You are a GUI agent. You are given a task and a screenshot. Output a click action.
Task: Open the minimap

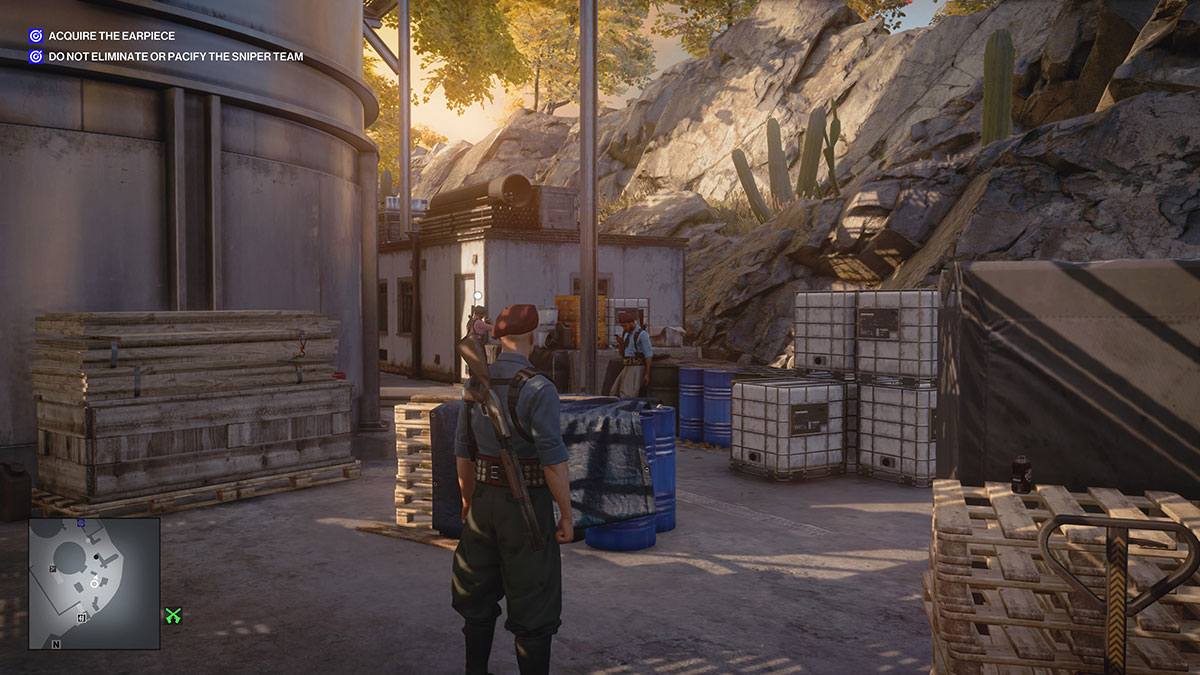[x=94, y=582]
